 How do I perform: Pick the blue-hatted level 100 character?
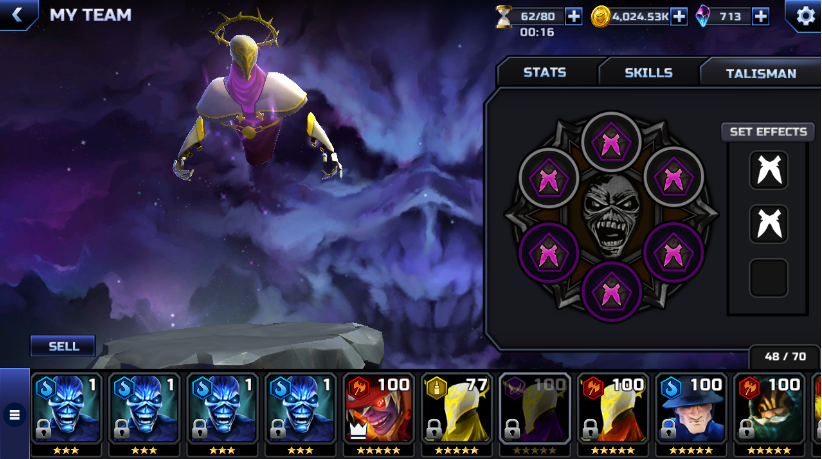pos(689,408)
